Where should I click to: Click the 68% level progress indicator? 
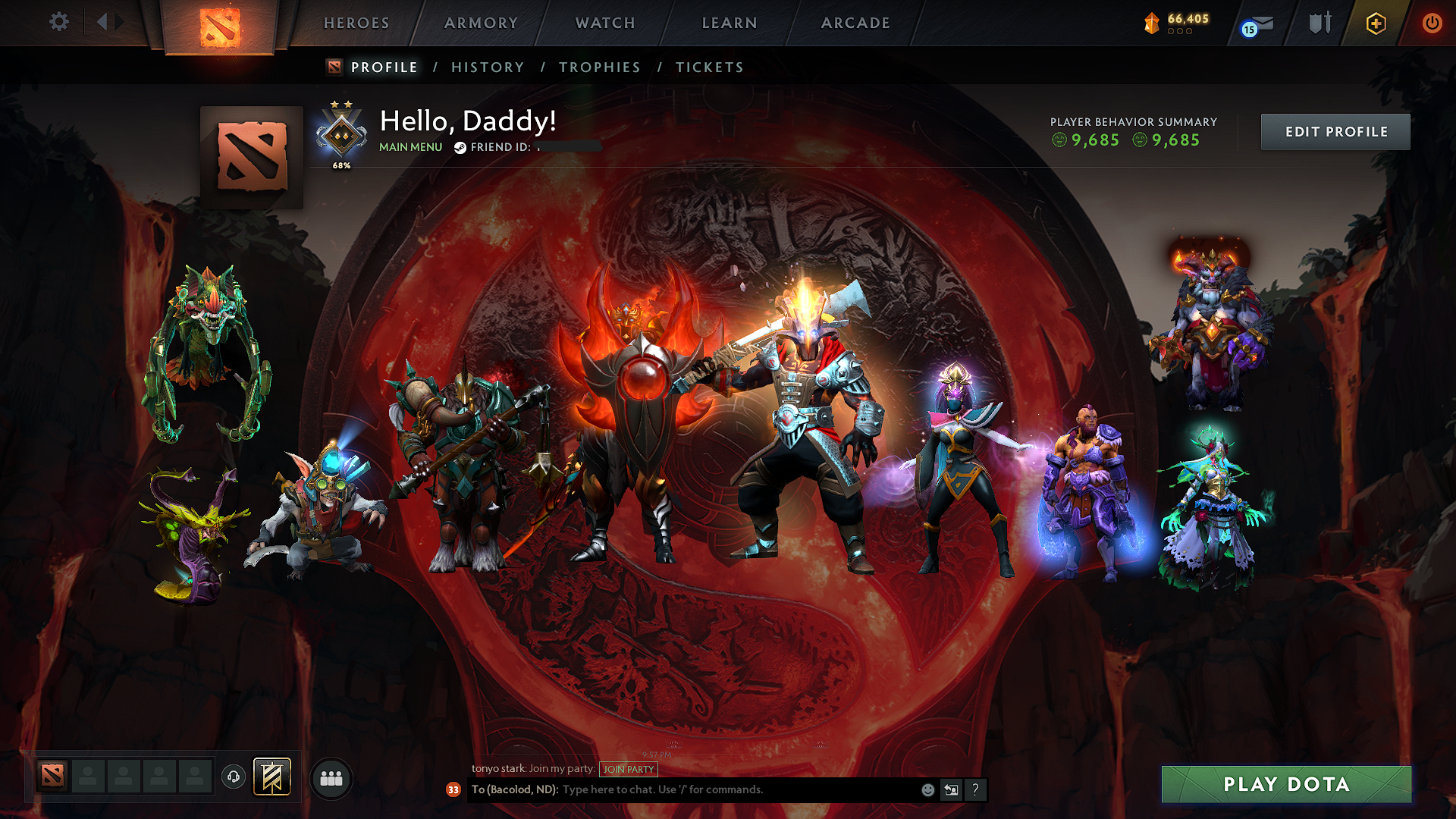(341, 164)
